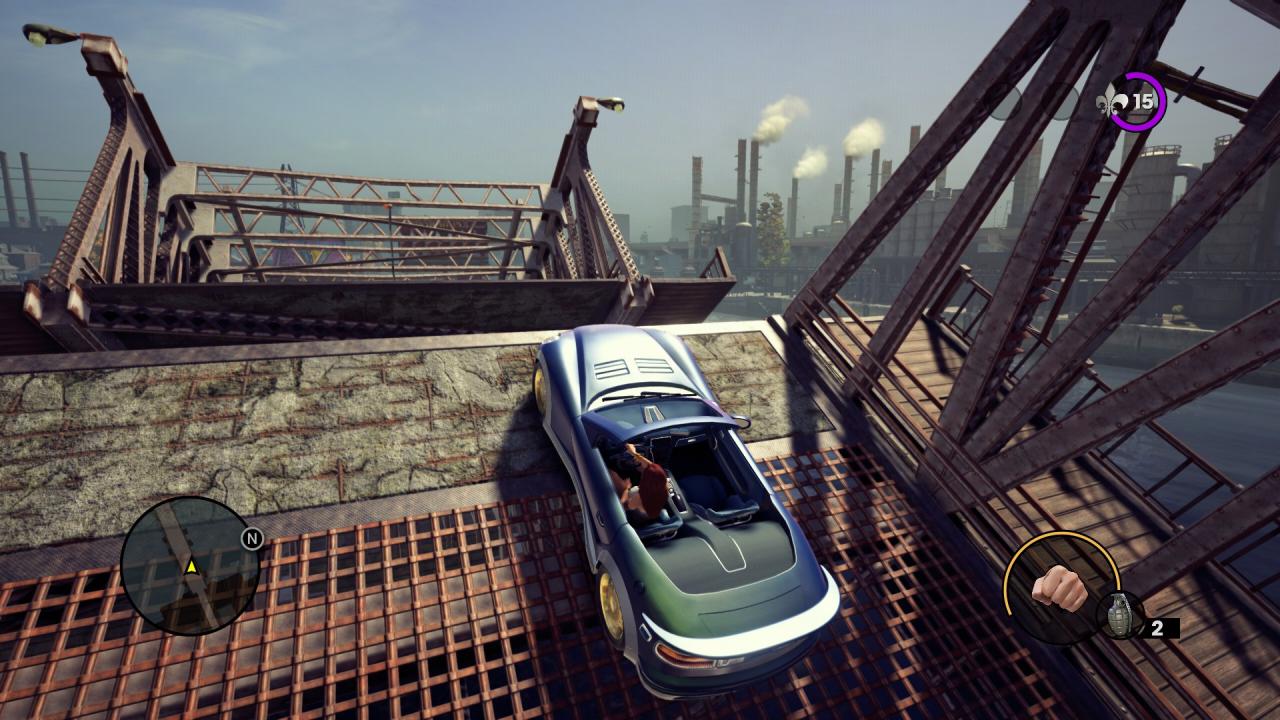Click the circular minimap
1280x720 pixels.
point(190,566)
